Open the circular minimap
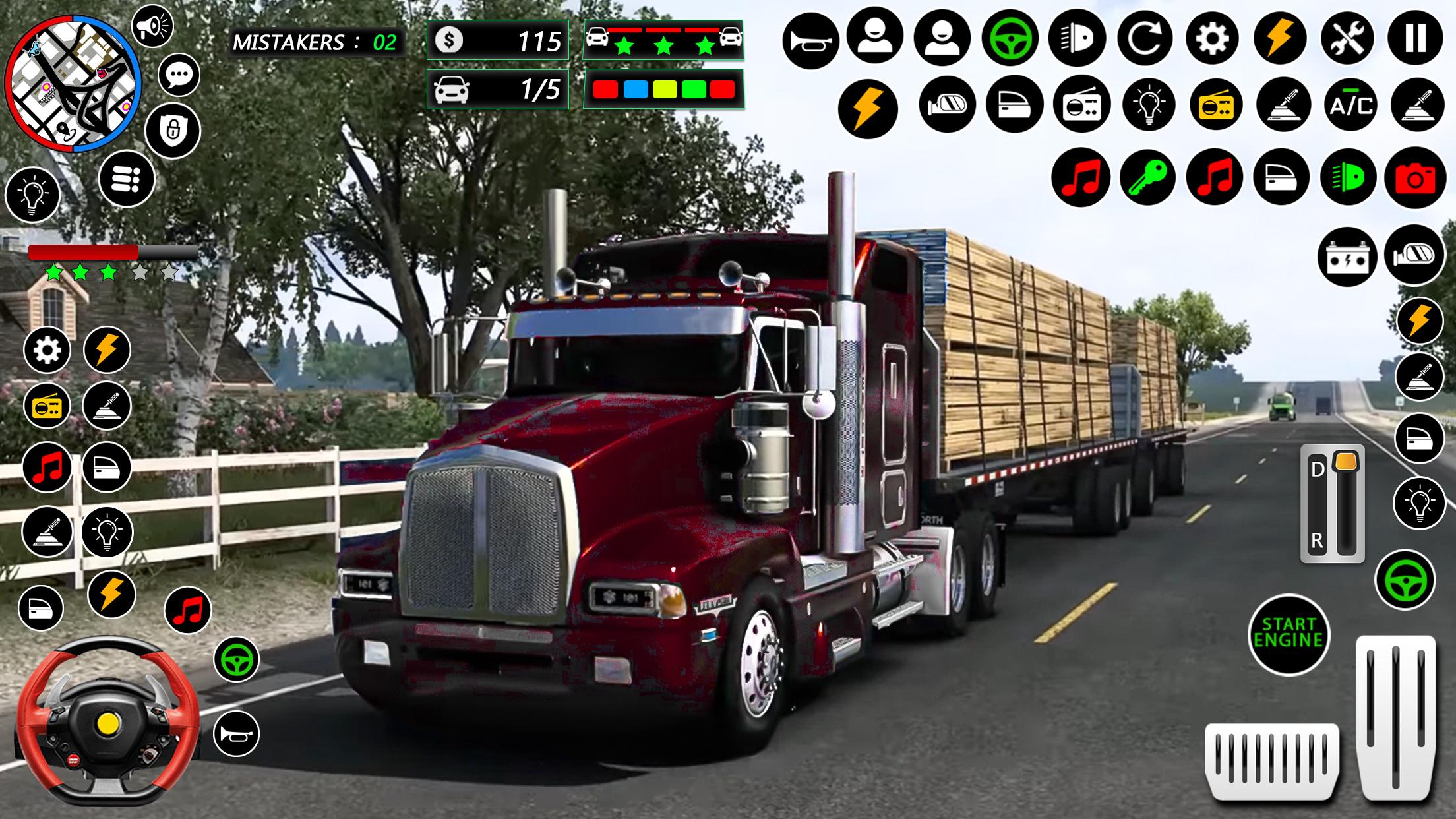This screenshot has width=1456, height=819. [x=73, y=84]
